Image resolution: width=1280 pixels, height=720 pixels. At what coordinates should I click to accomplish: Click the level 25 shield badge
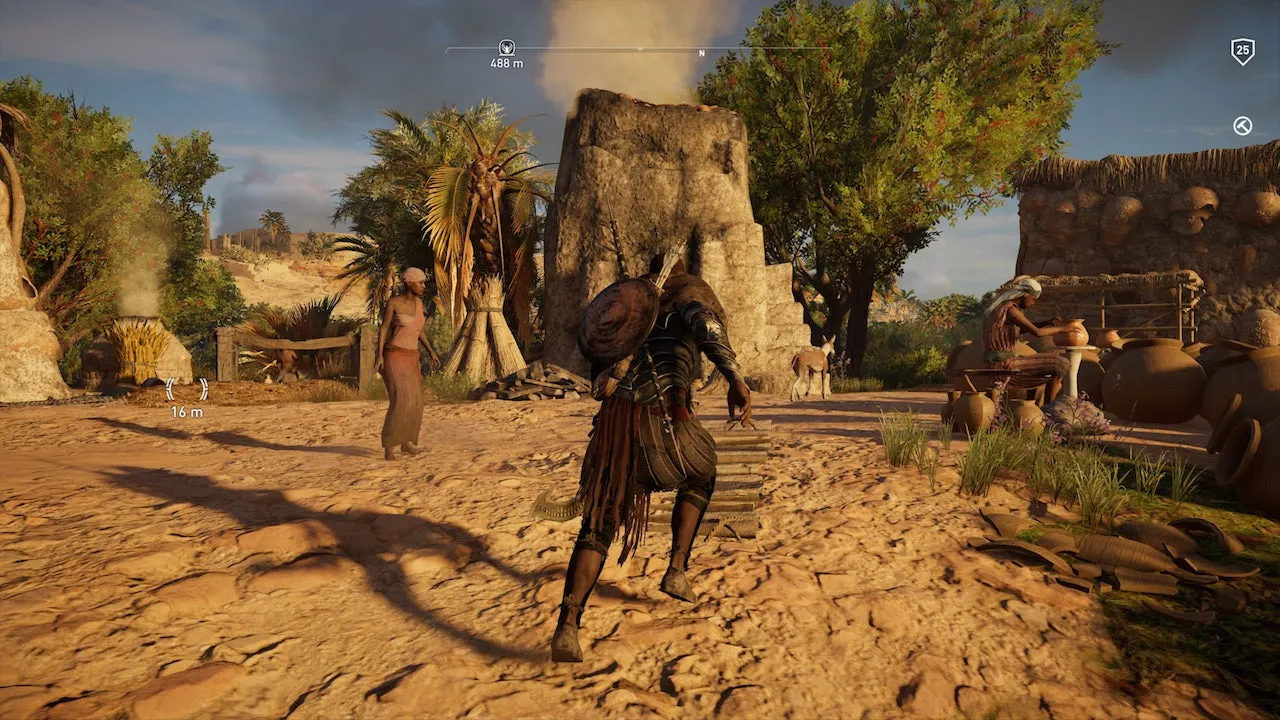(x=1242, y=51)
